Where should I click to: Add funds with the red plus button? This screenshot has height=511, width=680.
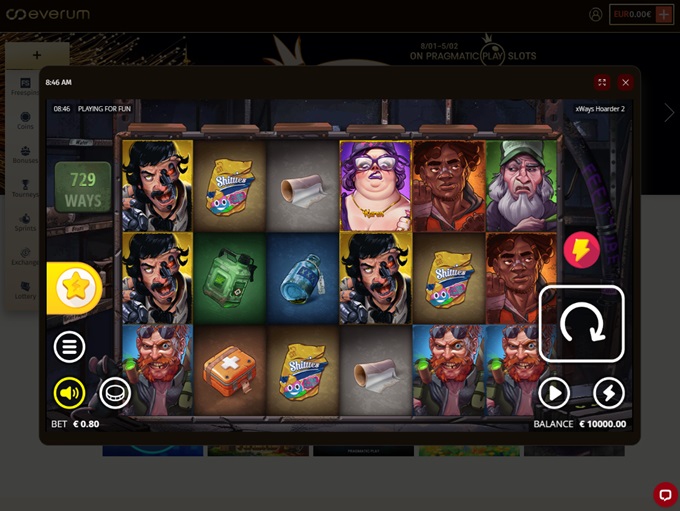[664, 14]
